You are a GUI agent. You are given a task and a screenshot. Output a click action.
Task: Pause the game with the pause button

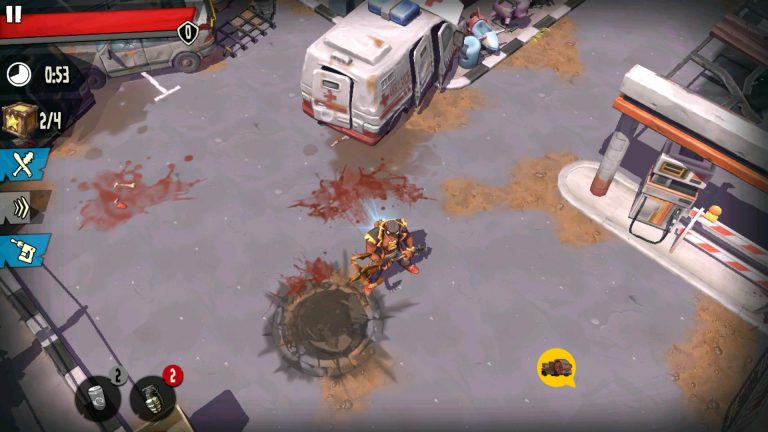click(x=14, y=13)
